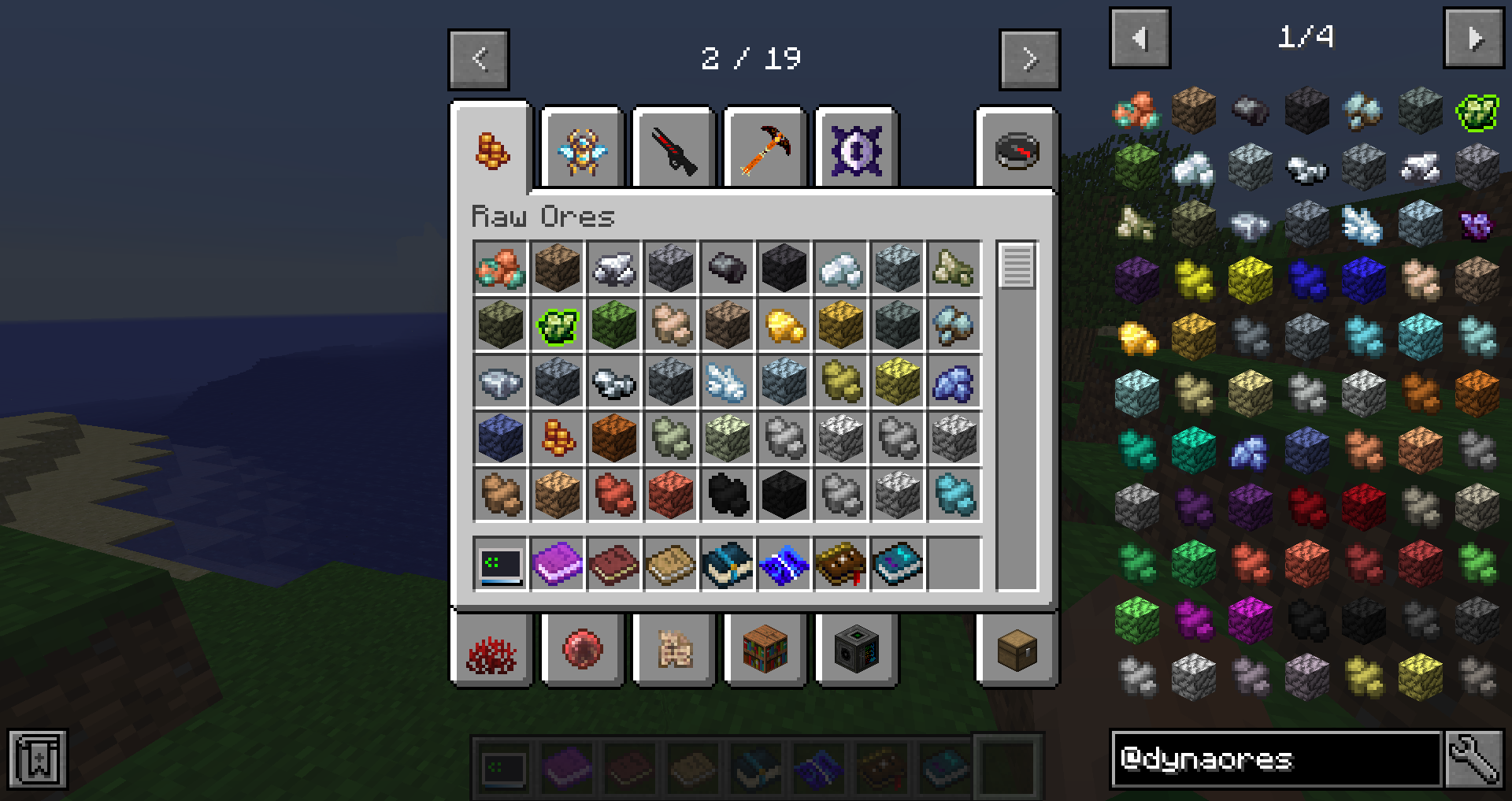1512x801 pixels.
Task: Select the raw copper item in the first slot
Action: click(x=499, y=268)
